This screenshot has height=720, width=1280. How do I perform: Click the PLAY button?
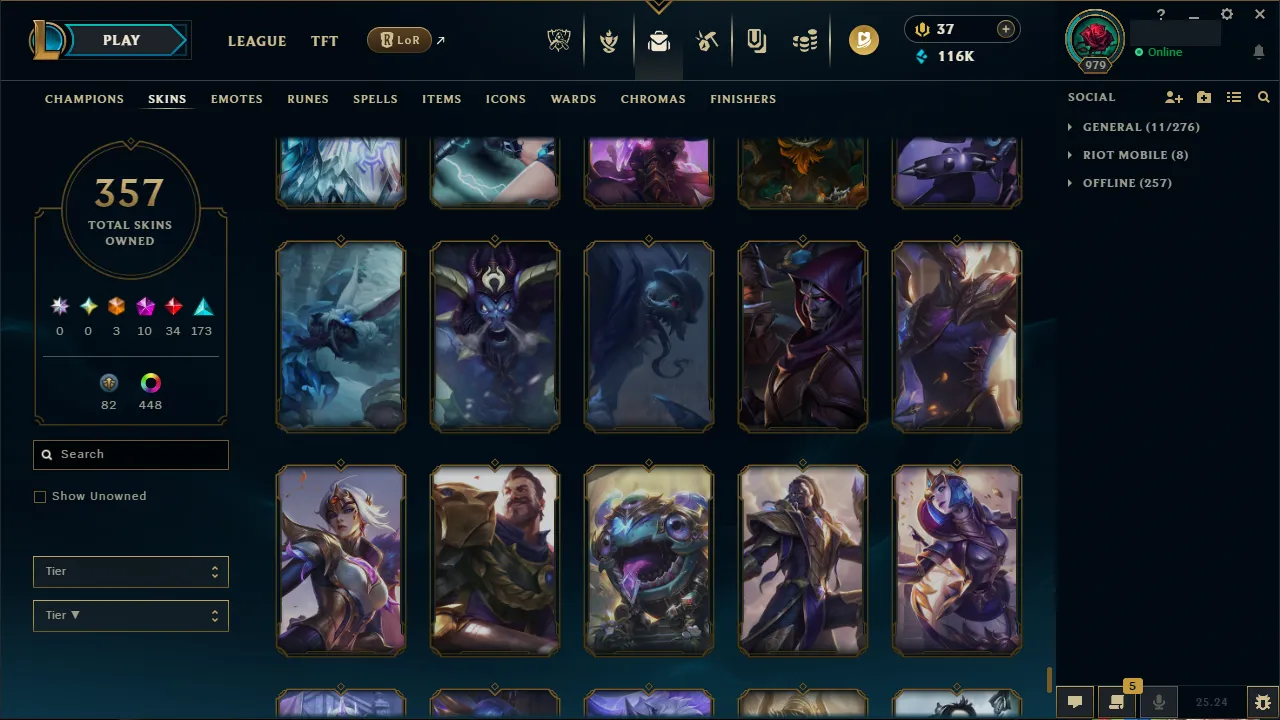(x=121, y=40)
